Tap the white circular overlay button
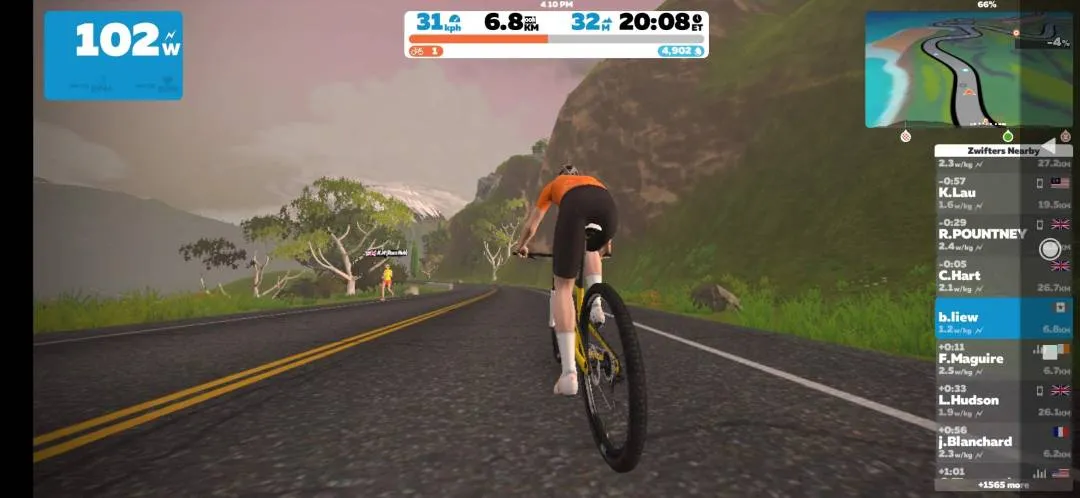The image size is (1080, 498). [1049, 249]
